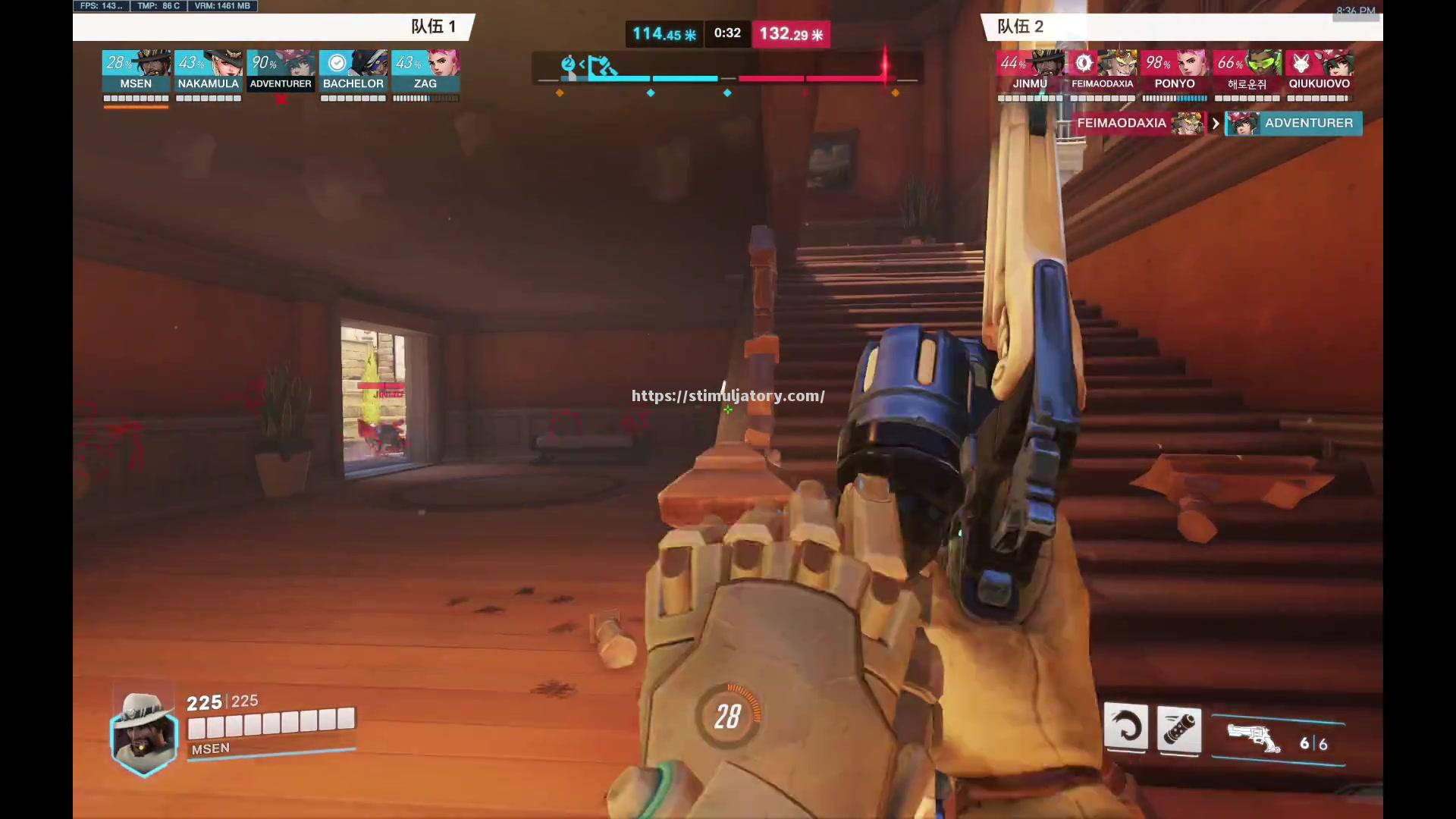Activate the Flashbang grenade ability icon
This screenshot has width=1456, height=819.
(1179, 730)
